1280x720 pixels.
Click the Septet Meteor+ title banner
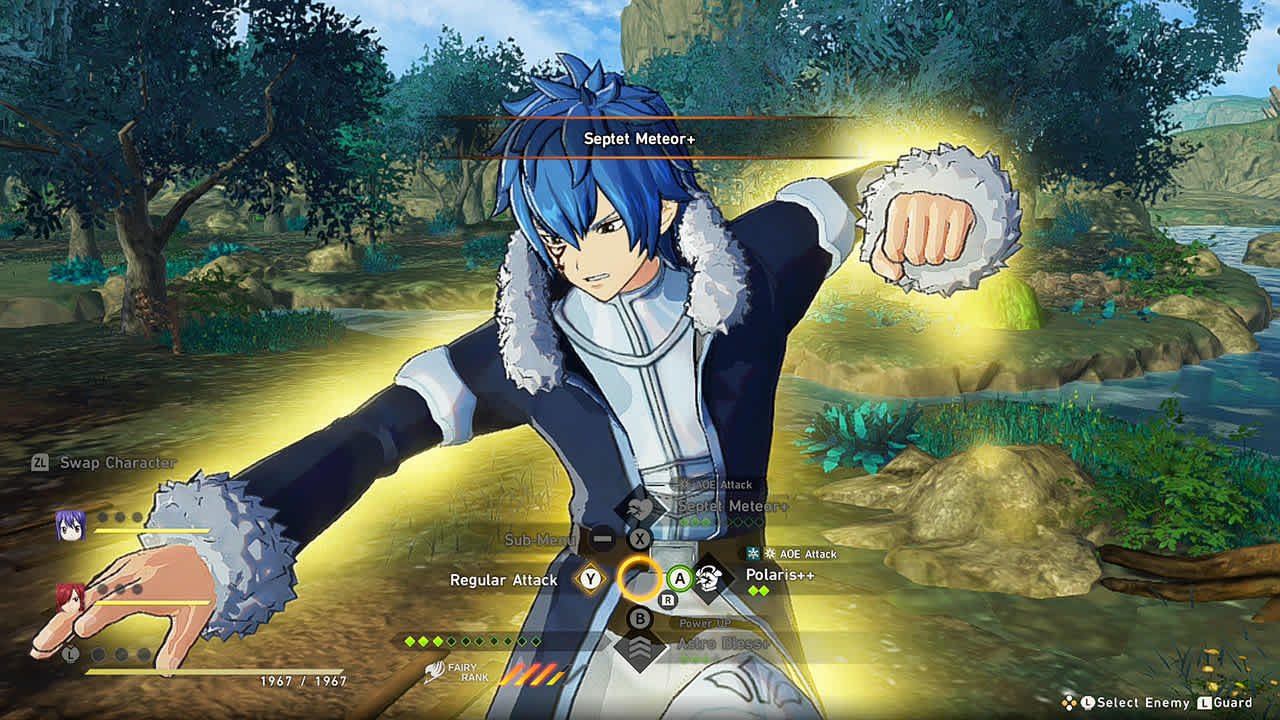pyautogui.click(x=640, y=140)
